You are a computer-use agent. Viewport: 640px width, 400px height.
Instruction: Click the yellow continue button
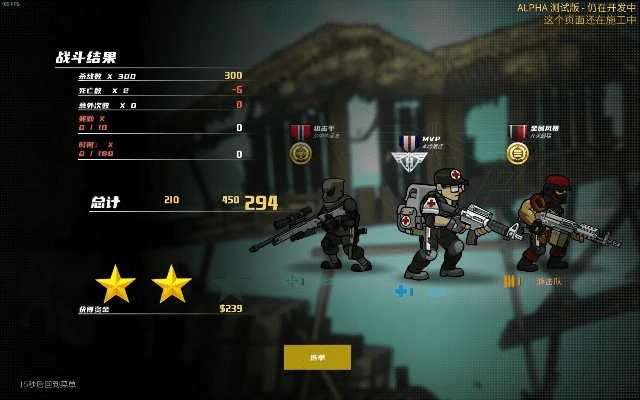317,357
